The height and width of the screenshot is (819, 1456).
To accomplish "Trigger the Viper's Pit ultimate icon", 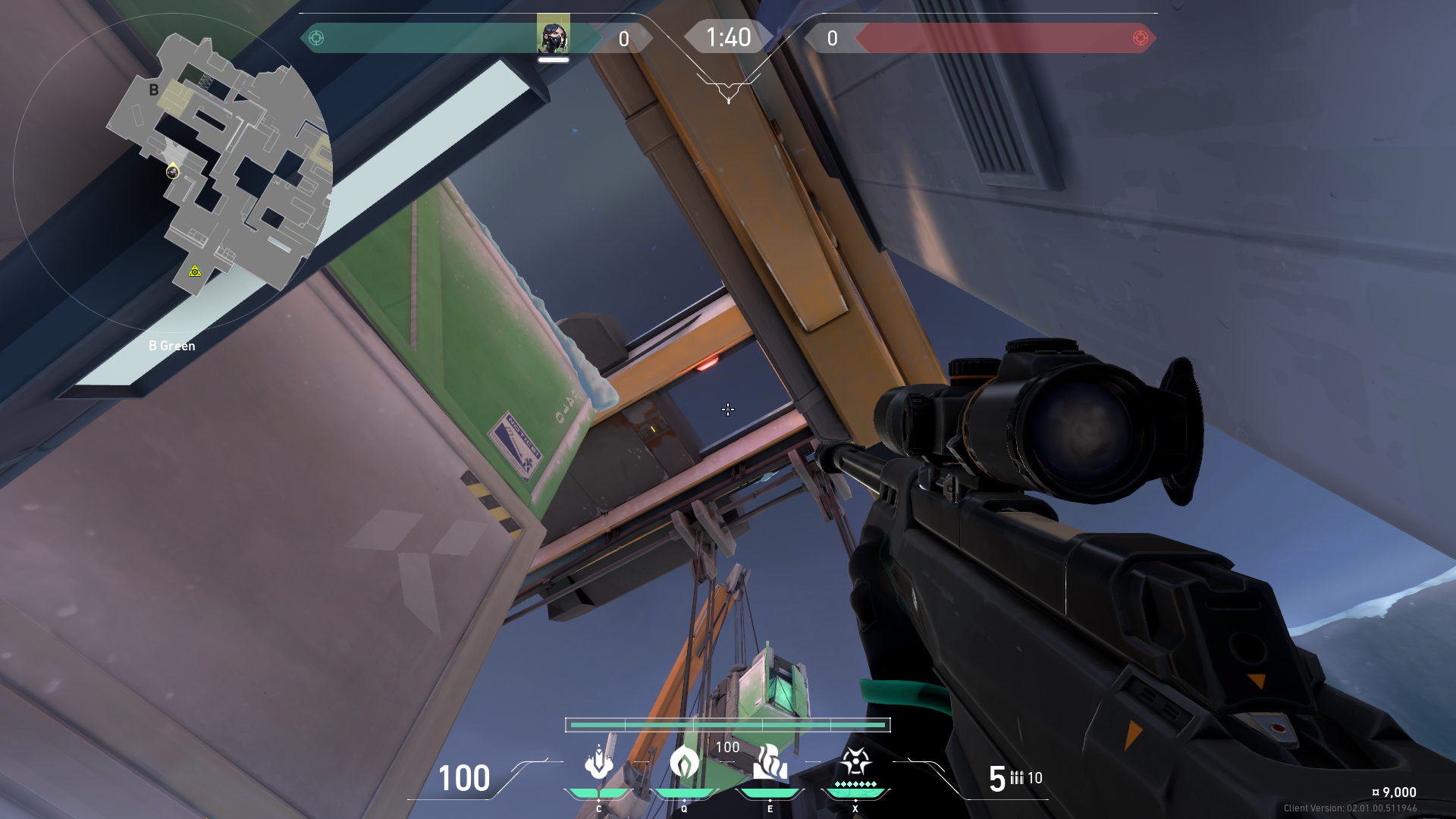I will pyautogui.click(x=855, y=764).
